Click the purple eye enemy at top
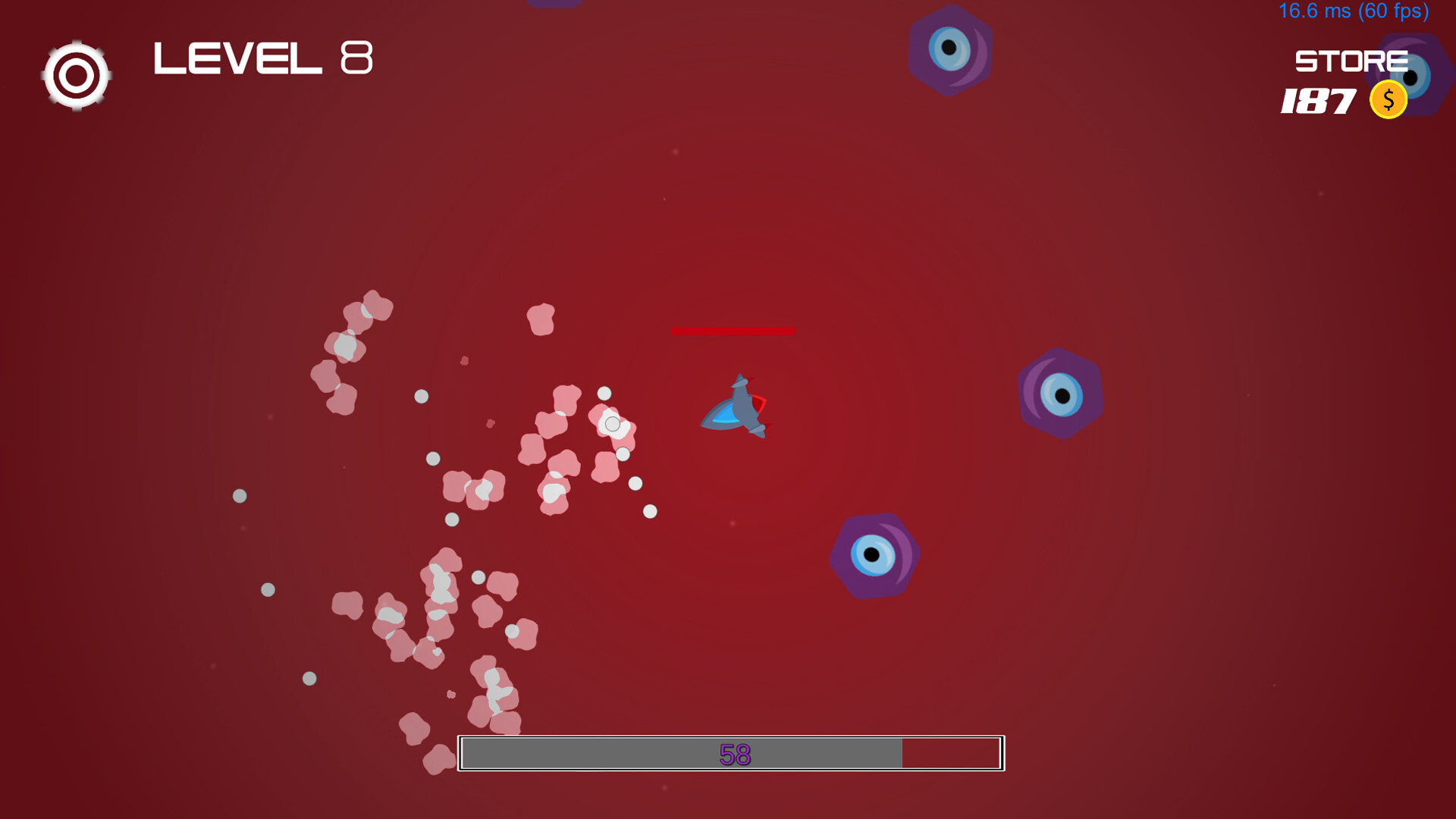This screenshot has width=1456, height=819. tap(950, 51)
